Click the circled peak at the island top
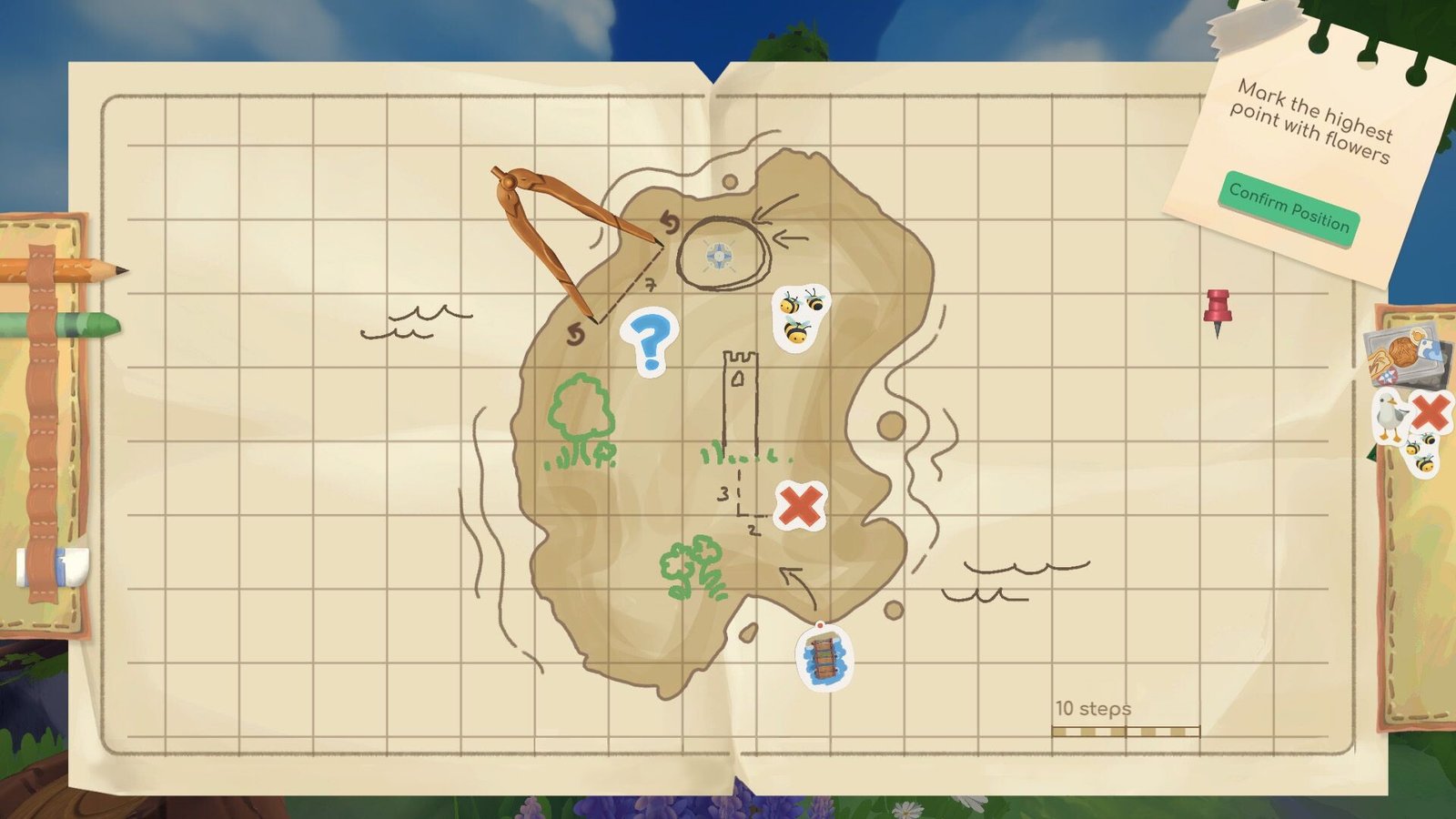This screenshot has width=1456, height=819. [x=719, y=254]
